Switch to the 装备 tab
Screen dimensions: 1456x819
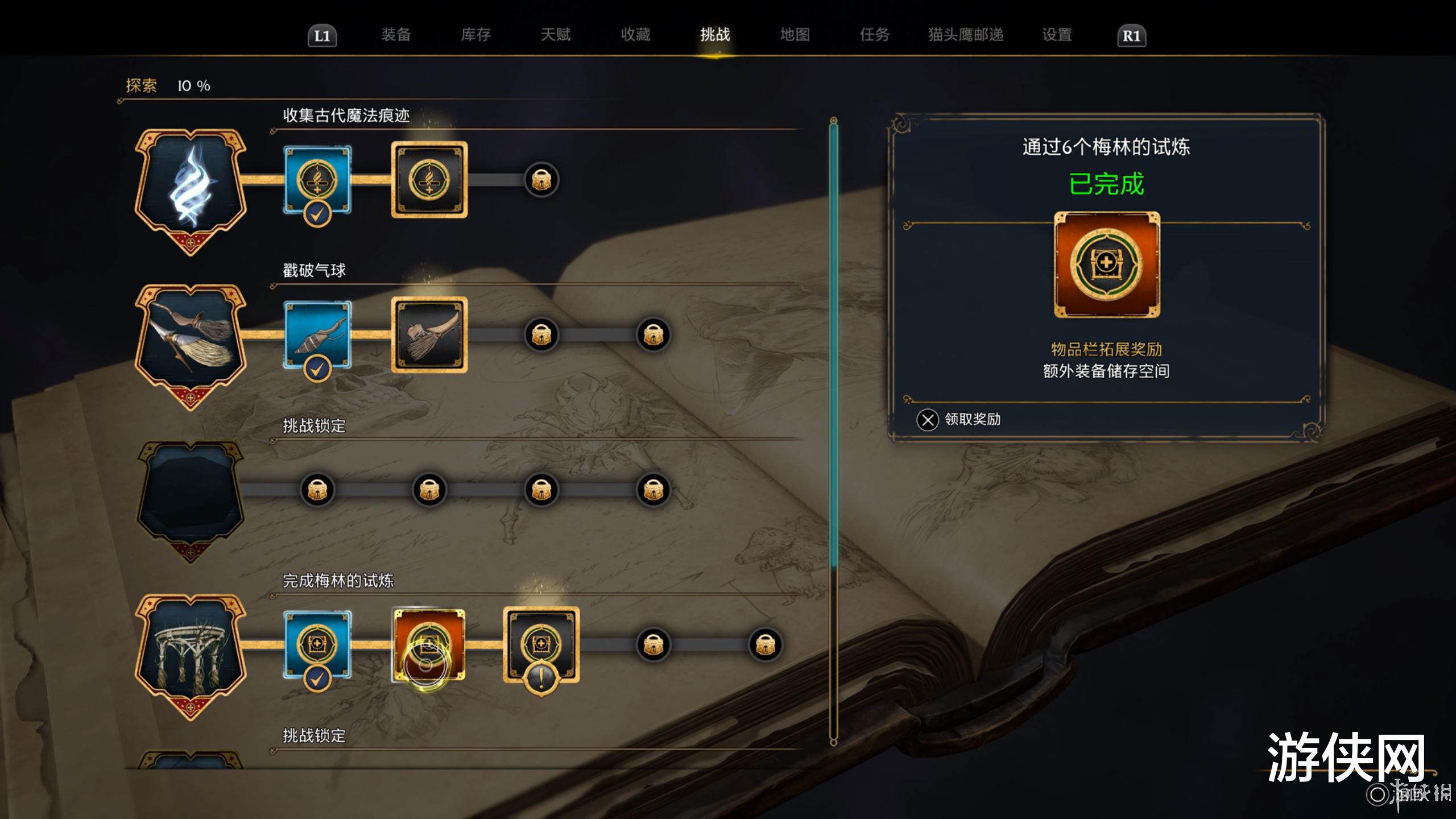396,35
